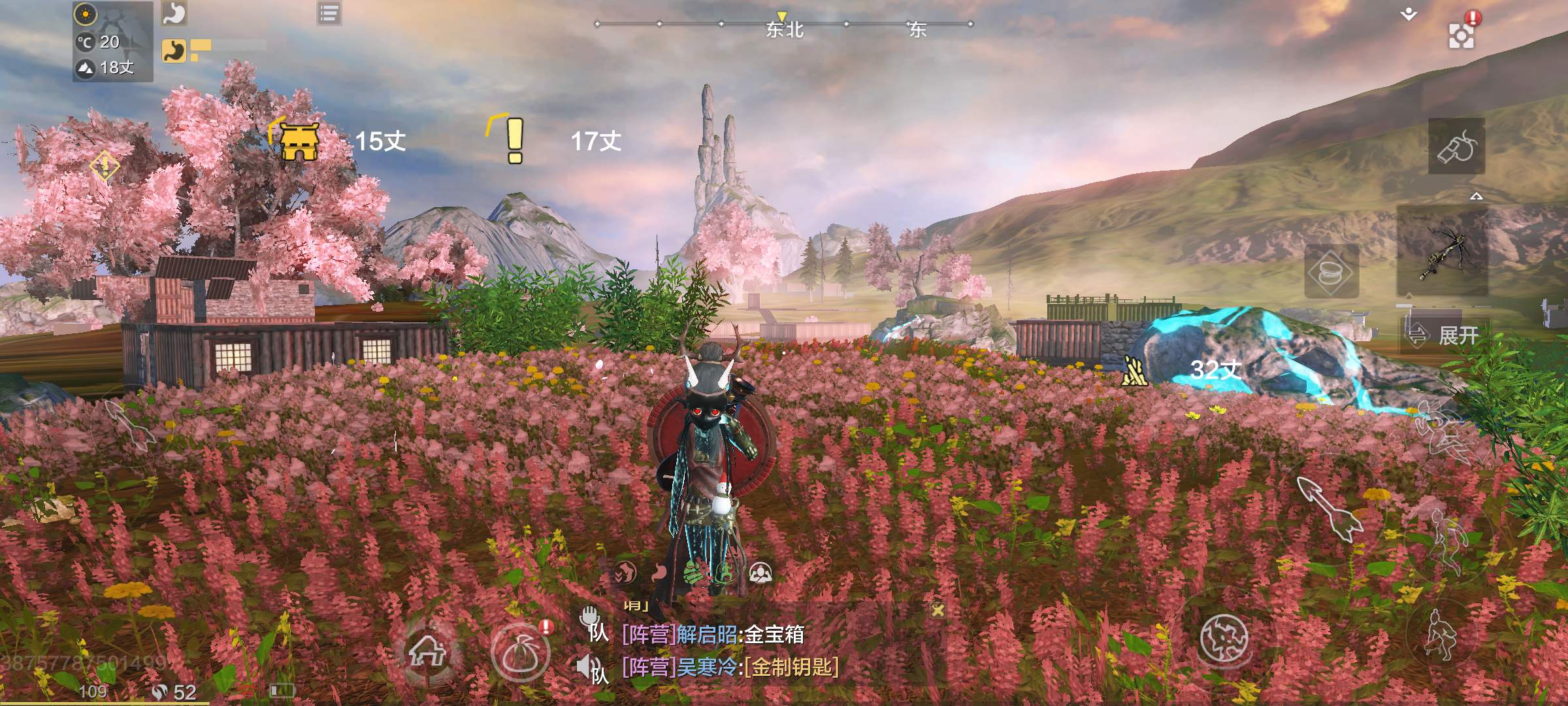Open the list menu icon at top
Image resolution: width=1568 pixels, height=706 pixels.
tap(329, 13)
